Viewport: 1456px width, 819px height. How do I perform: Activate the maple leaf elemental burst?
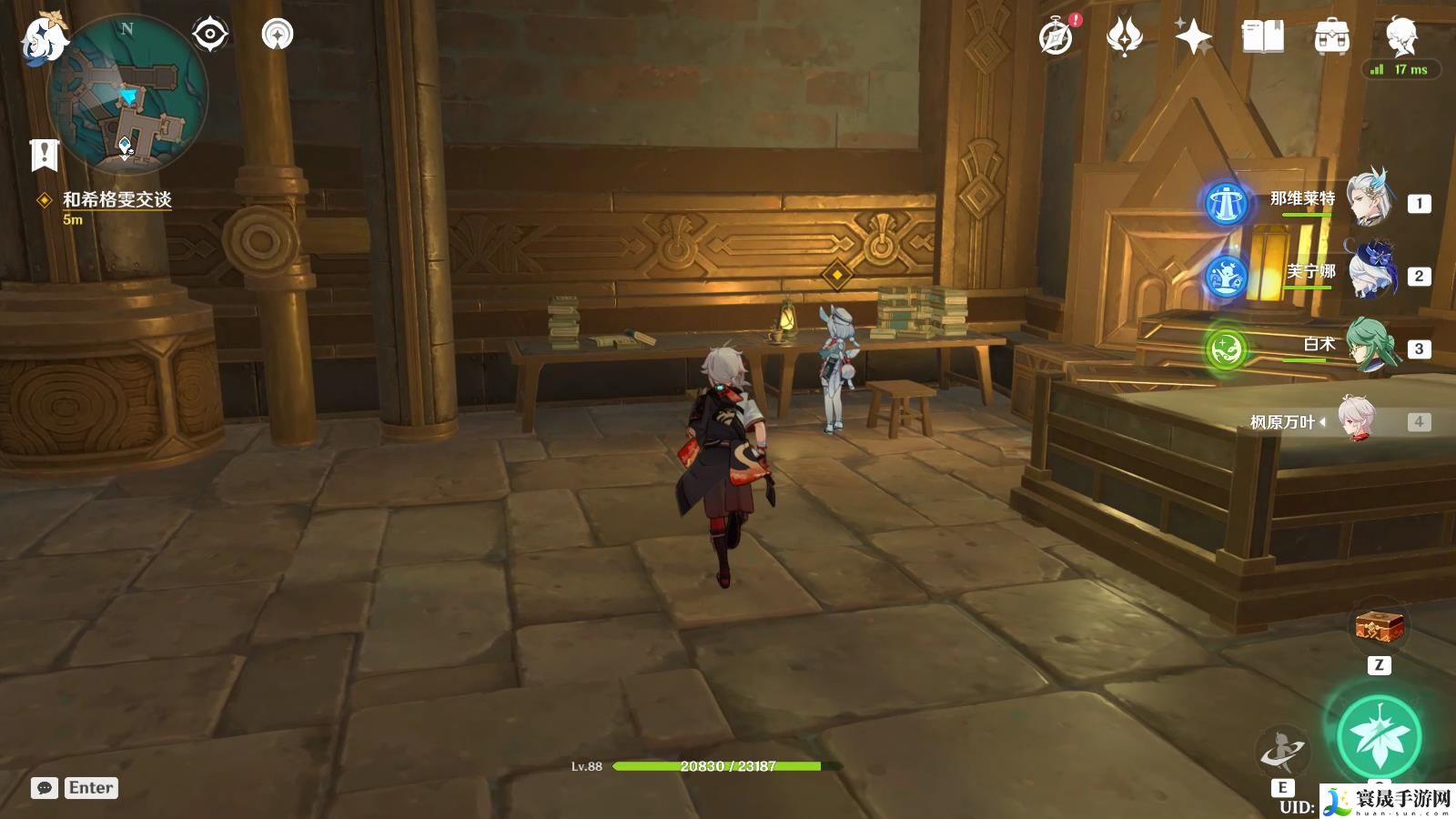[x=1379, y=737]
